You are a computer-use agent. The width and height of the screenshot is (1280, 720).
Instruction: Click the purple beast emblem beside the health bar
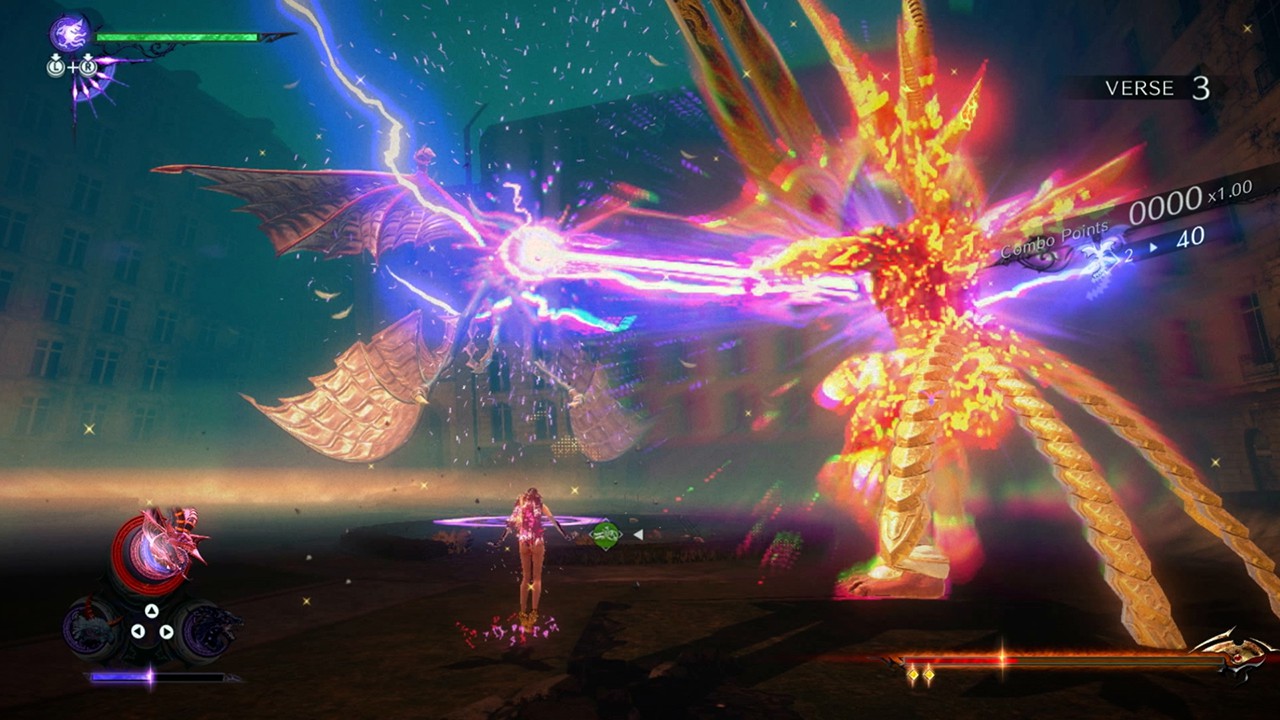point(71,33)
